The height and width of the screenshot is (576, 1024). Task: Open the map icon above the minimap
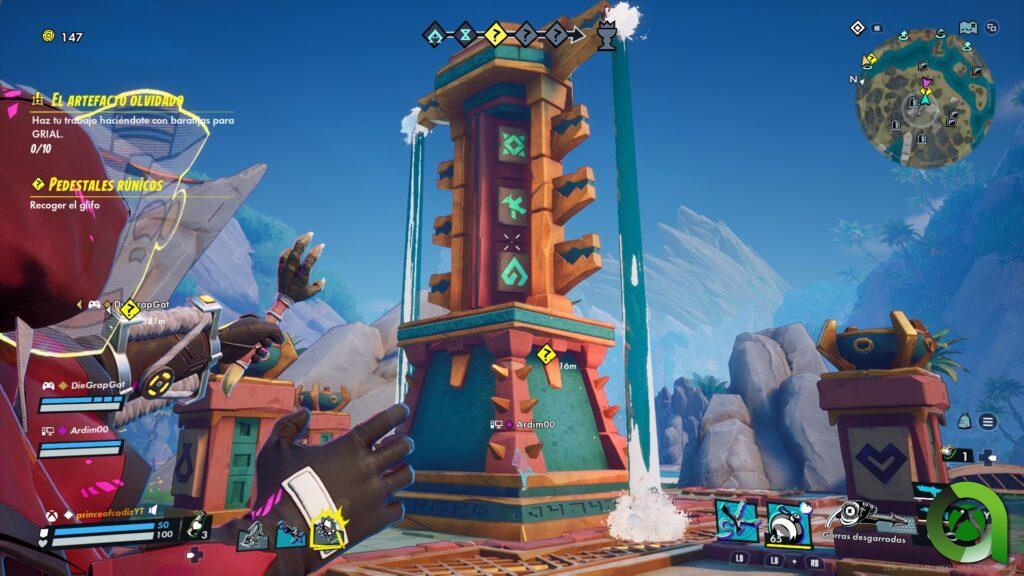[967, 28]
